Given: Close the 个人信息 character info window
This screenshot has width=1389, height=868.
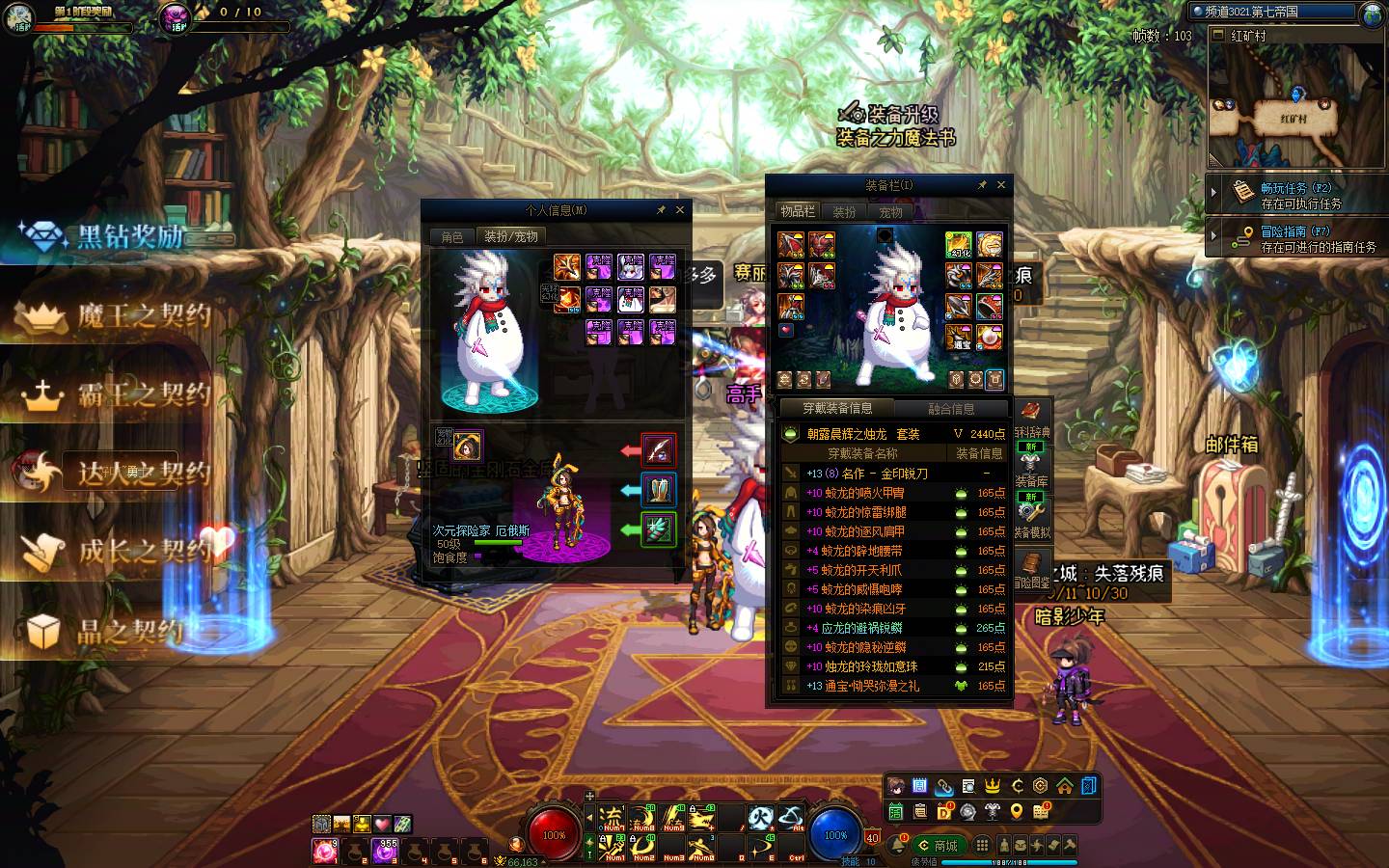Looking at the screenshot, I should pyautogui.click(x=680, y=210).
